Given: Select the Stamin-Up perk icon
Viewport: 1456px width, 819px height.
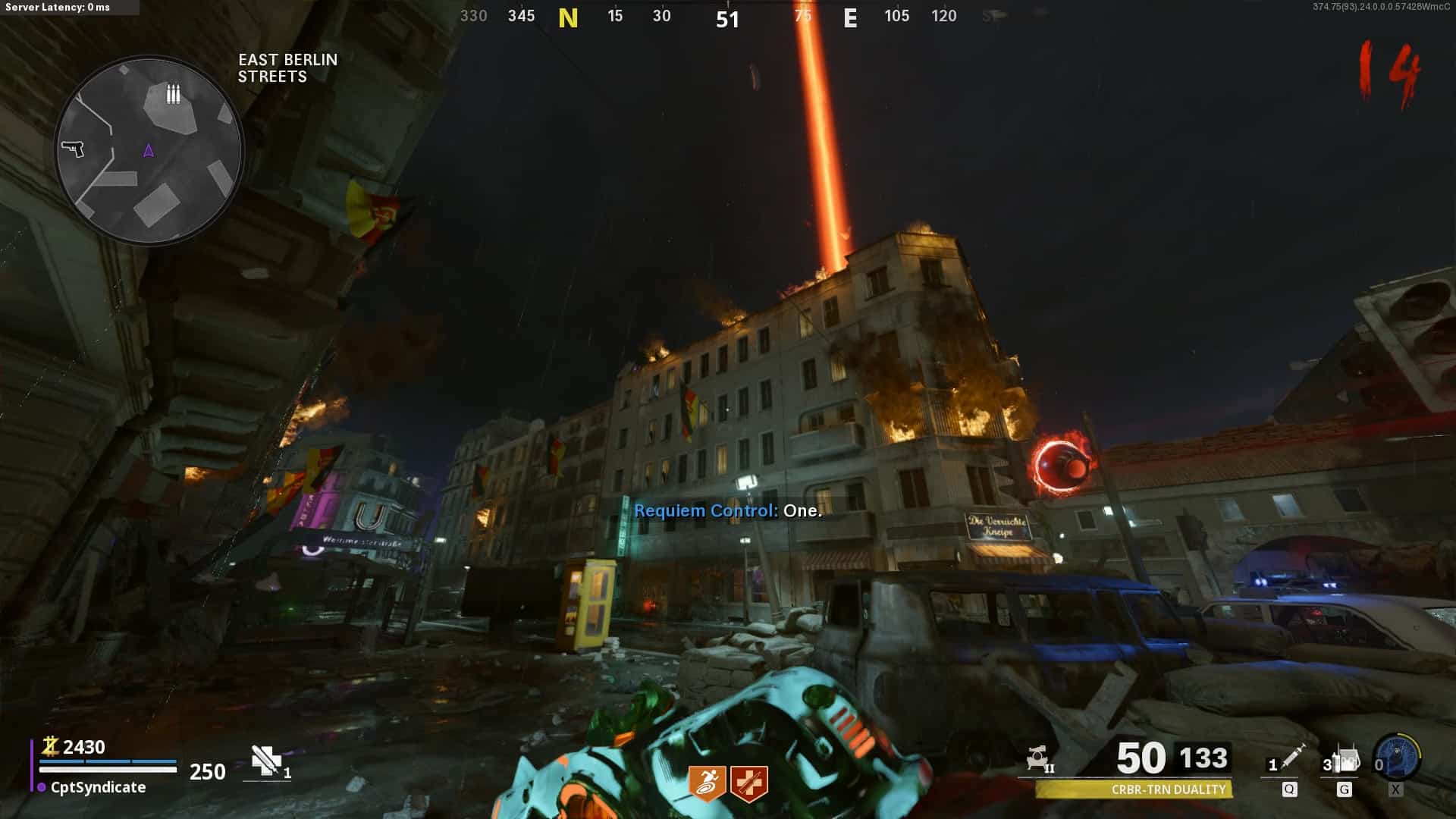Looking at the screenshot, I should pos(707,783).
